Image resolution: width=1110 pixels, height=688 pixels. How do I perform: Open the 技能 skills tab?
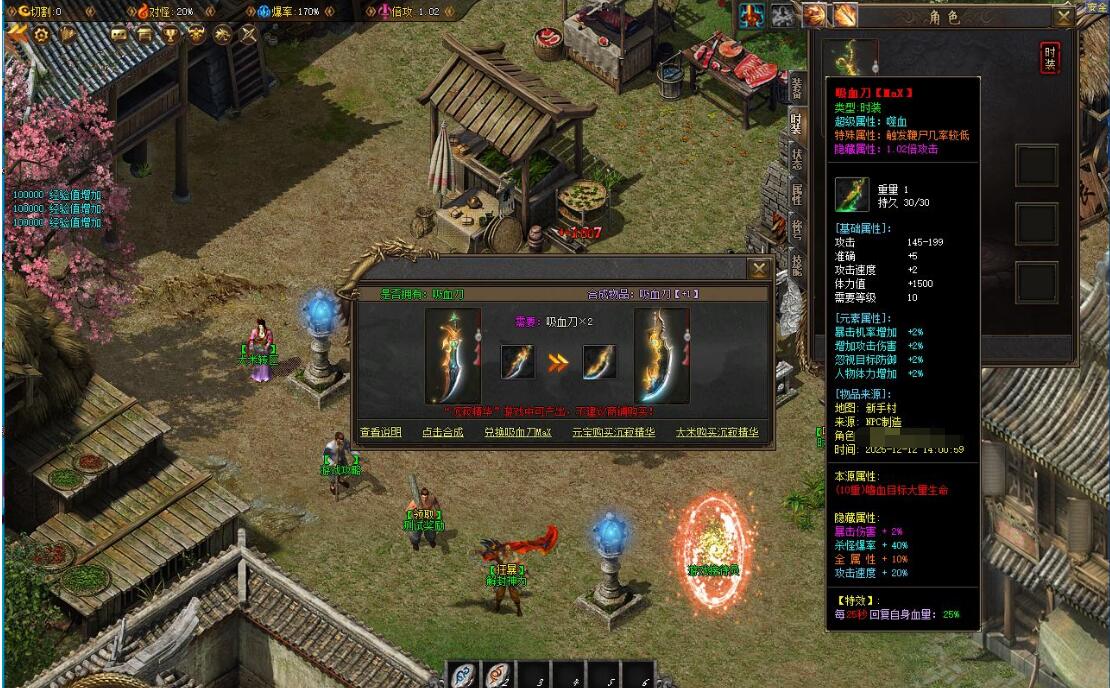(x=797, y=262)
